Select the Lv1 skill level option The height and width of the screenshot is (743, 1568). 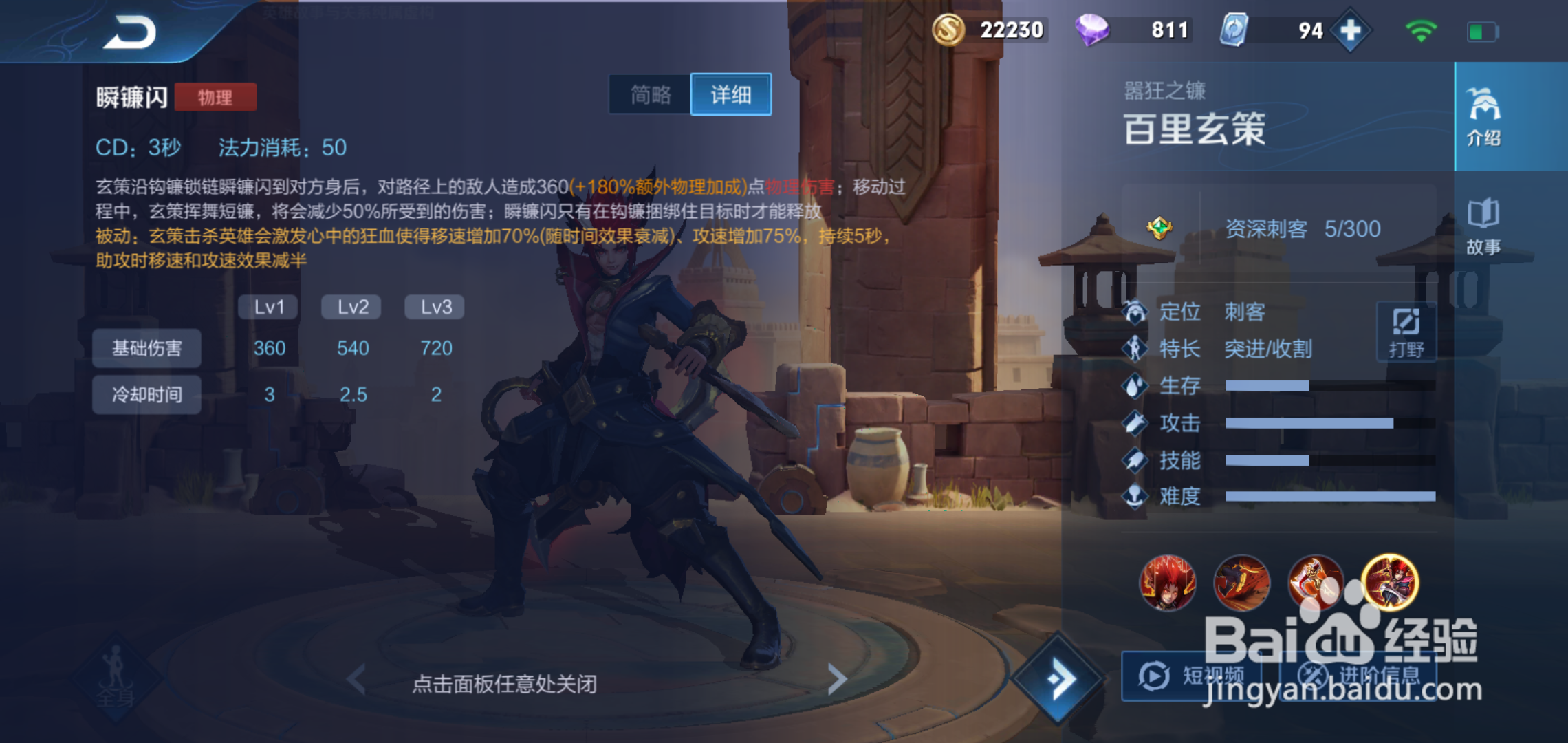point(268,307)
